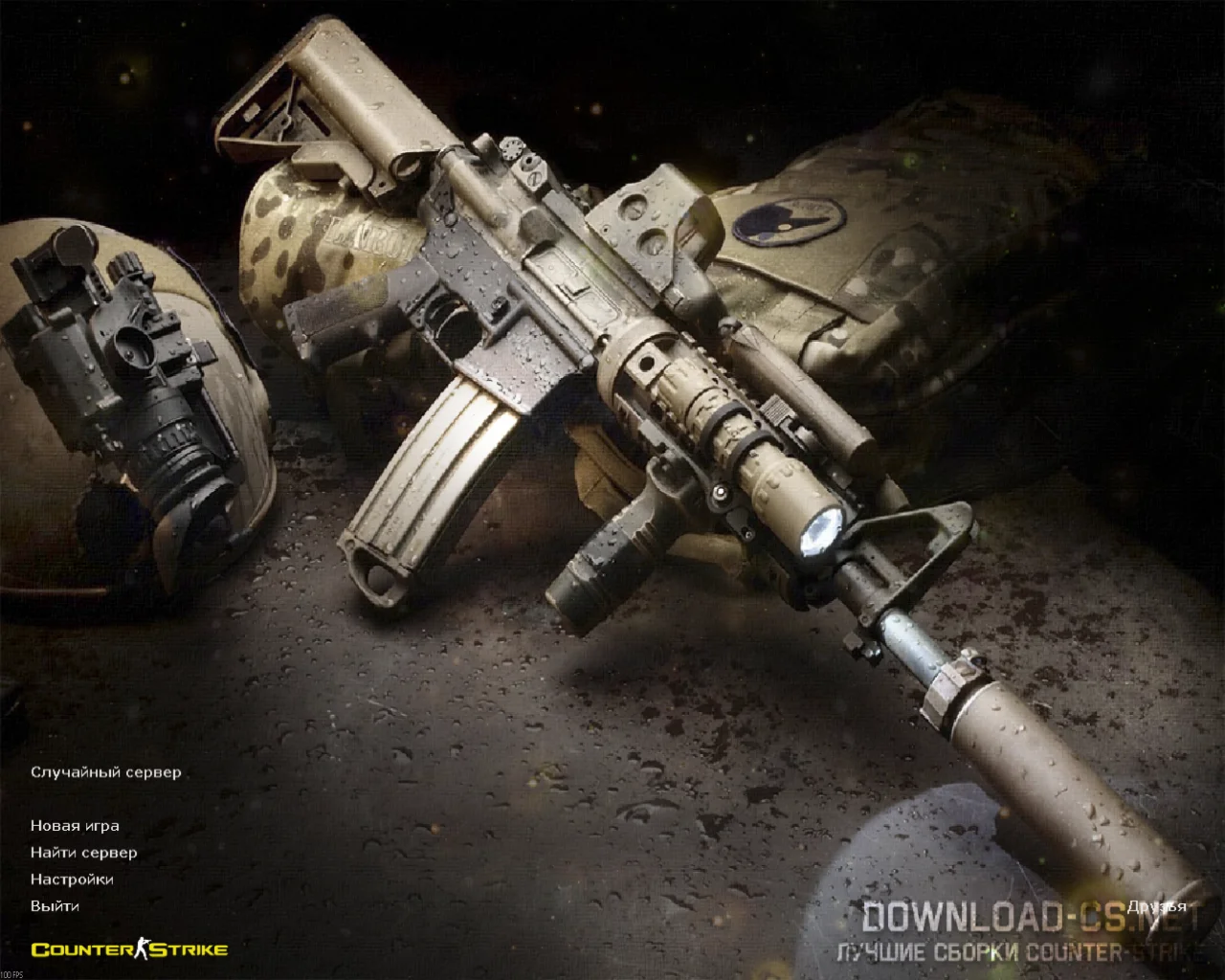Image resolution: width=1225 pixels, height=980 pixels.
Task: Join a random server via Случайный сервер
Action: pyautogui.click(x=105, y=772)
